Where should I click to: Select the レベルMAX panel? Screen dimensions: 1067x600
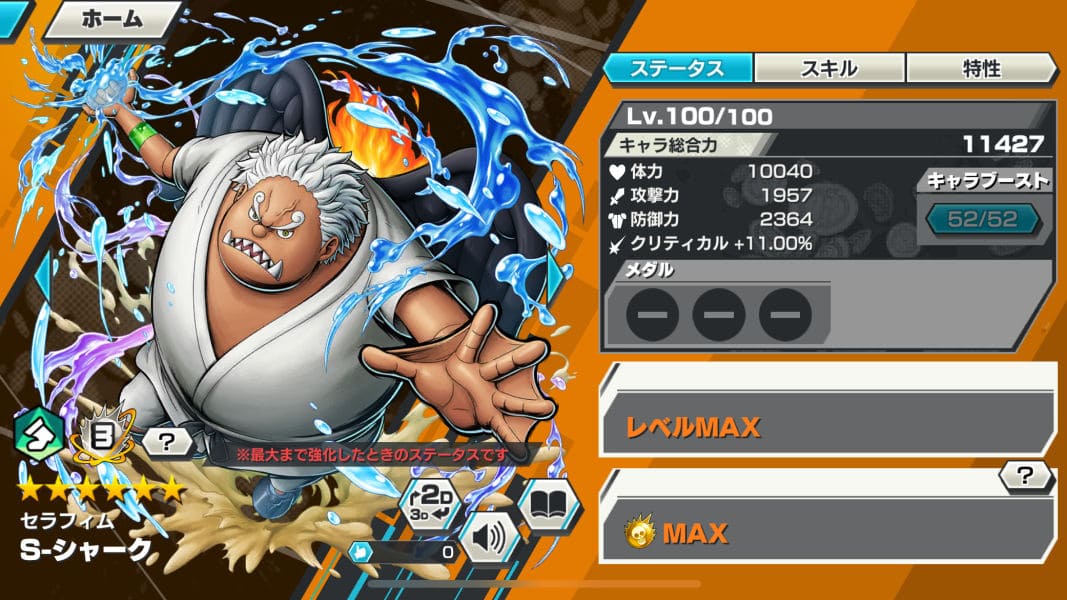coord(827,427)
